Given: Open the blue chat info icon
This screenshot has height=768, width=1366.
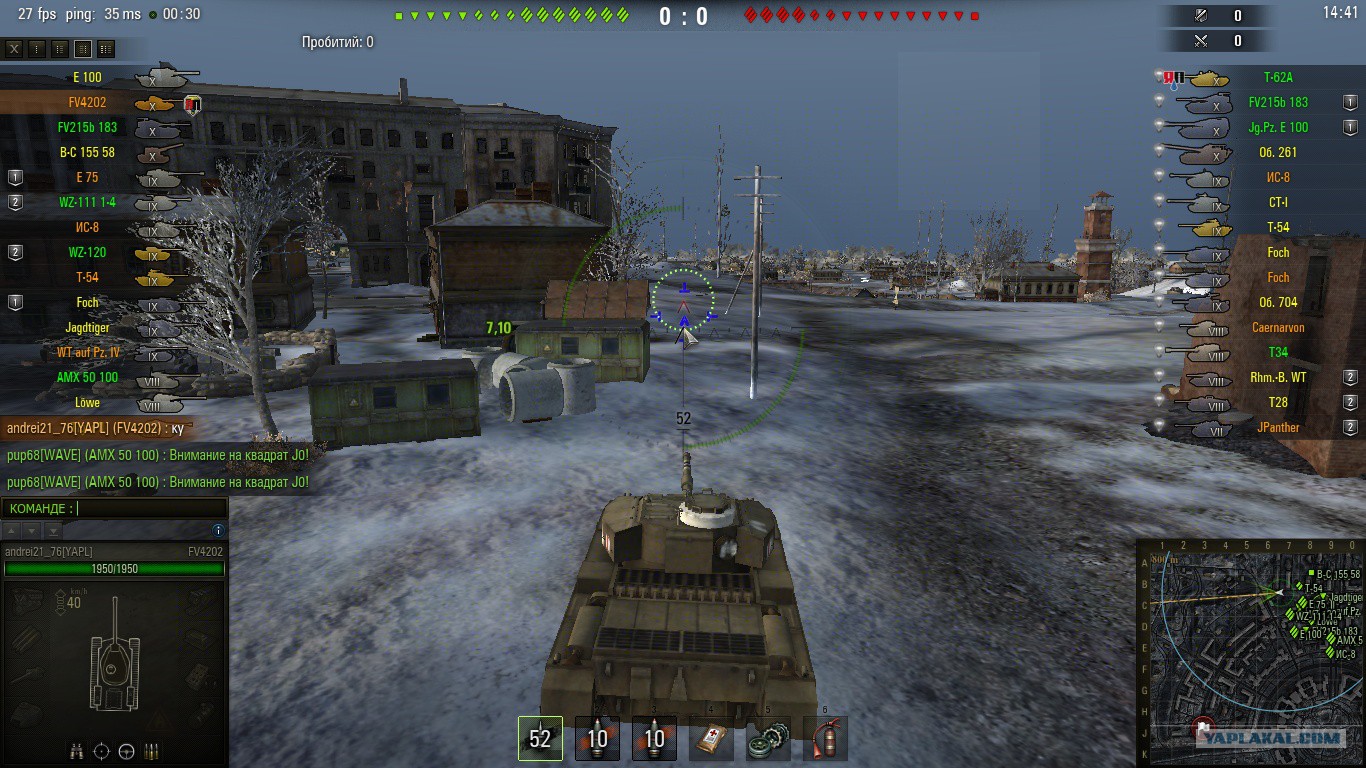Looking at the screenshot, I should (218, 530).
